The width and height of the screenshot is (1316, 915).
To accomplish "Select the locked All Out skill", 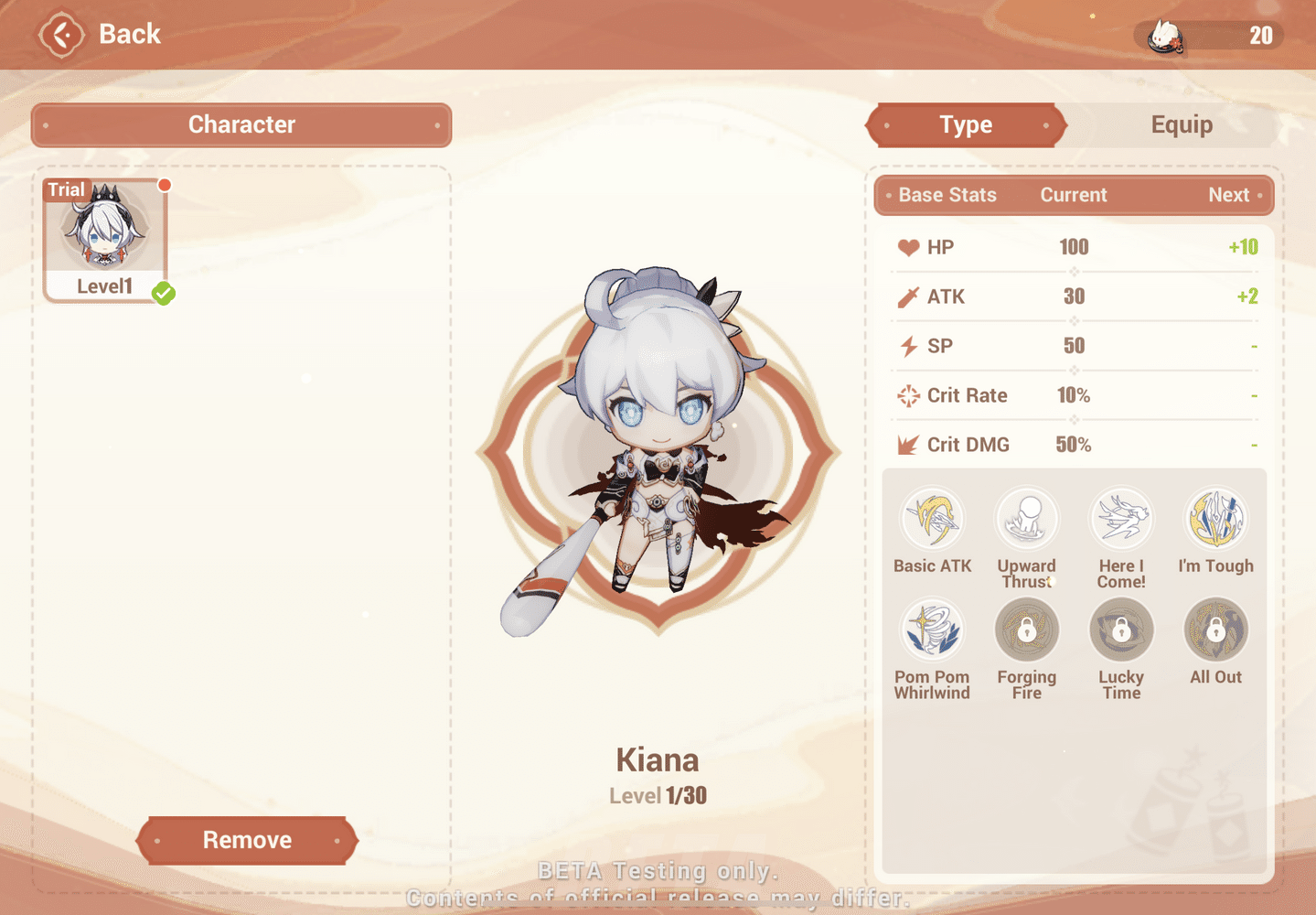I will coord(1215,630).
